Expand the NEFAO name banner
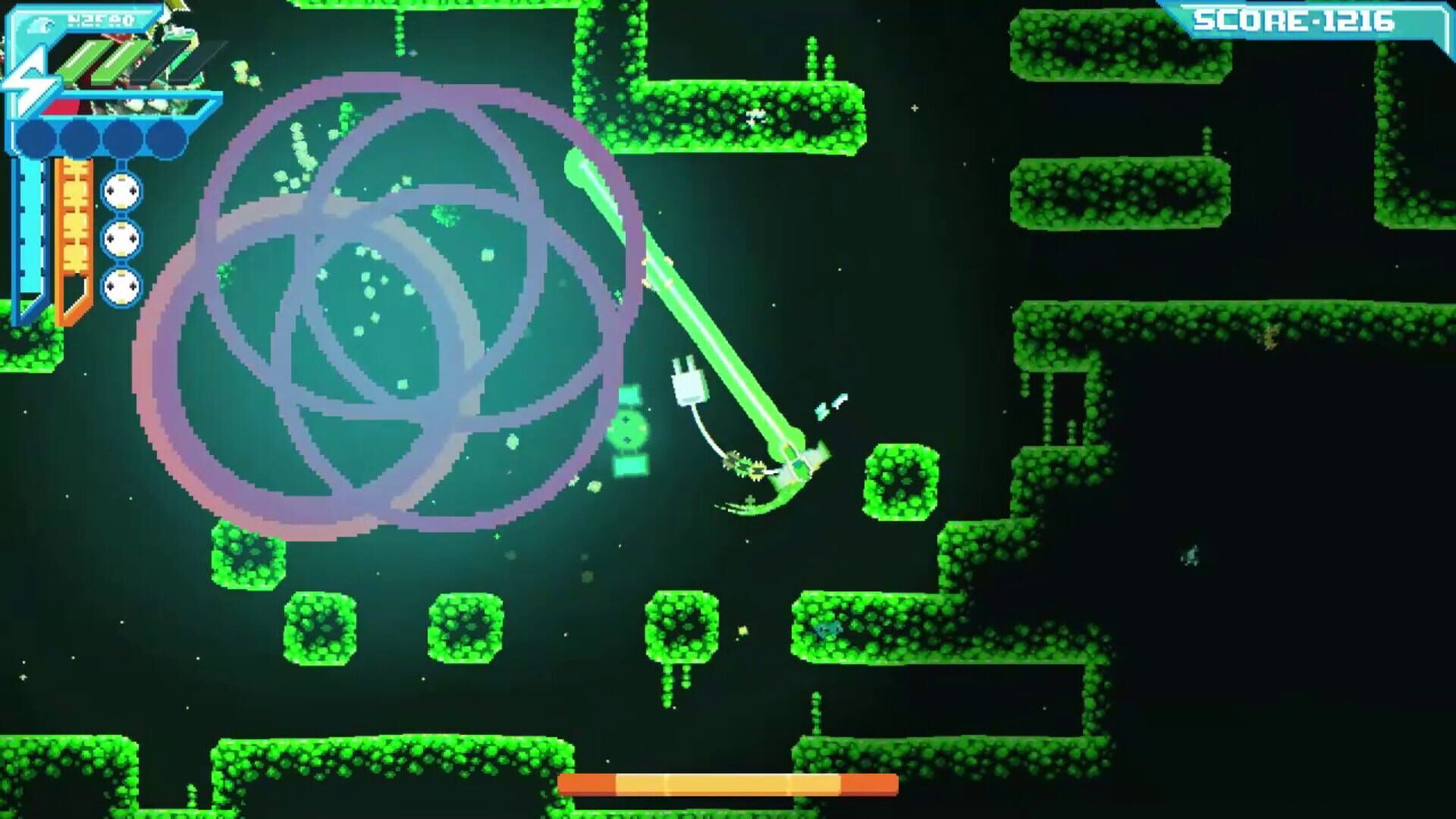 pyautogui.click(x=102, y=20)
